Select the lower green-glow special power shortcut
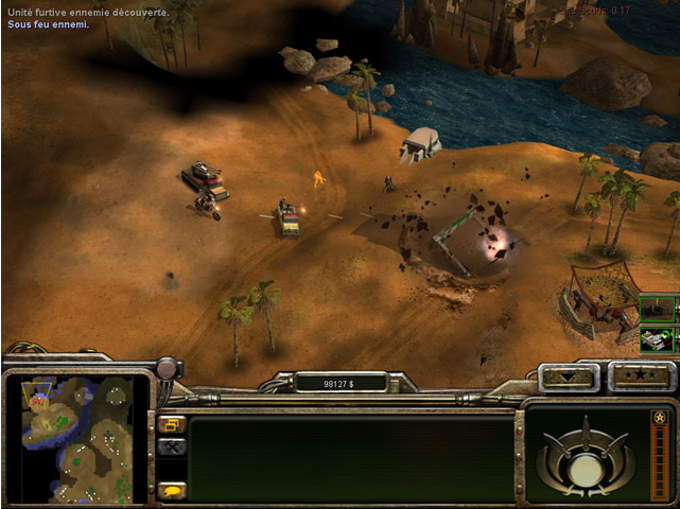This screenshot has height=509, width=680. [657, 338]
